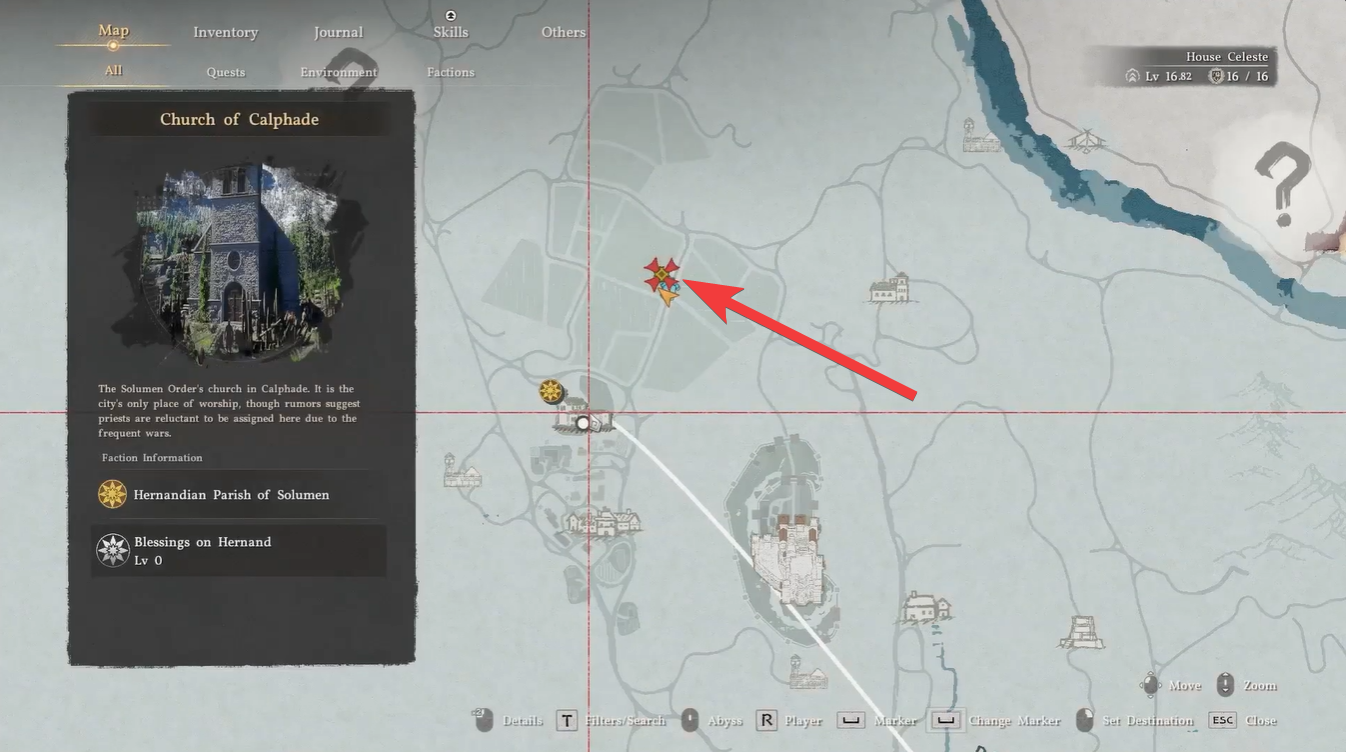Select the Factions map filter tab
This screenshot has width=1346, height=752.
pos(450,71)
